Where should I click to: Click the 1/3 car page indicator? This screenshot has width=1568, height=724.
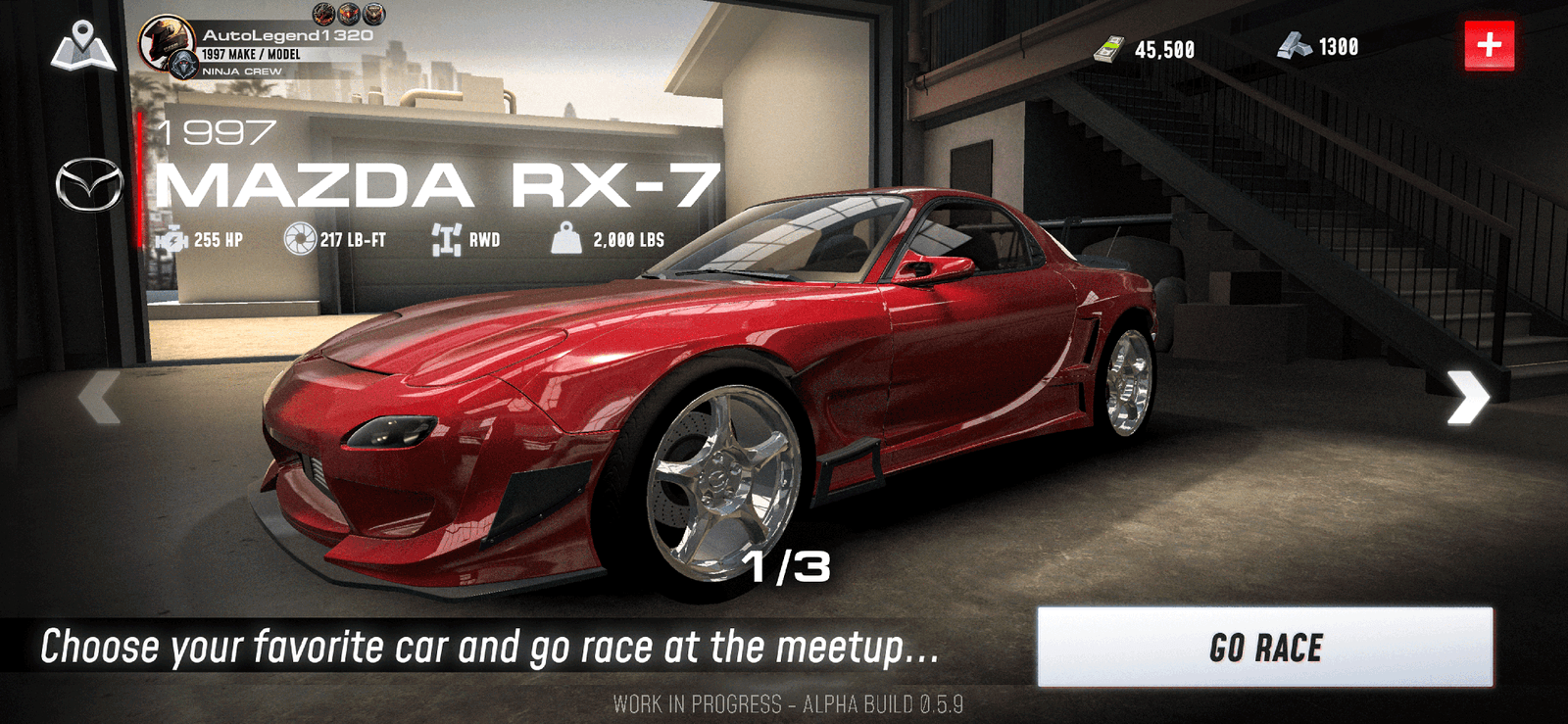point(787,565)
